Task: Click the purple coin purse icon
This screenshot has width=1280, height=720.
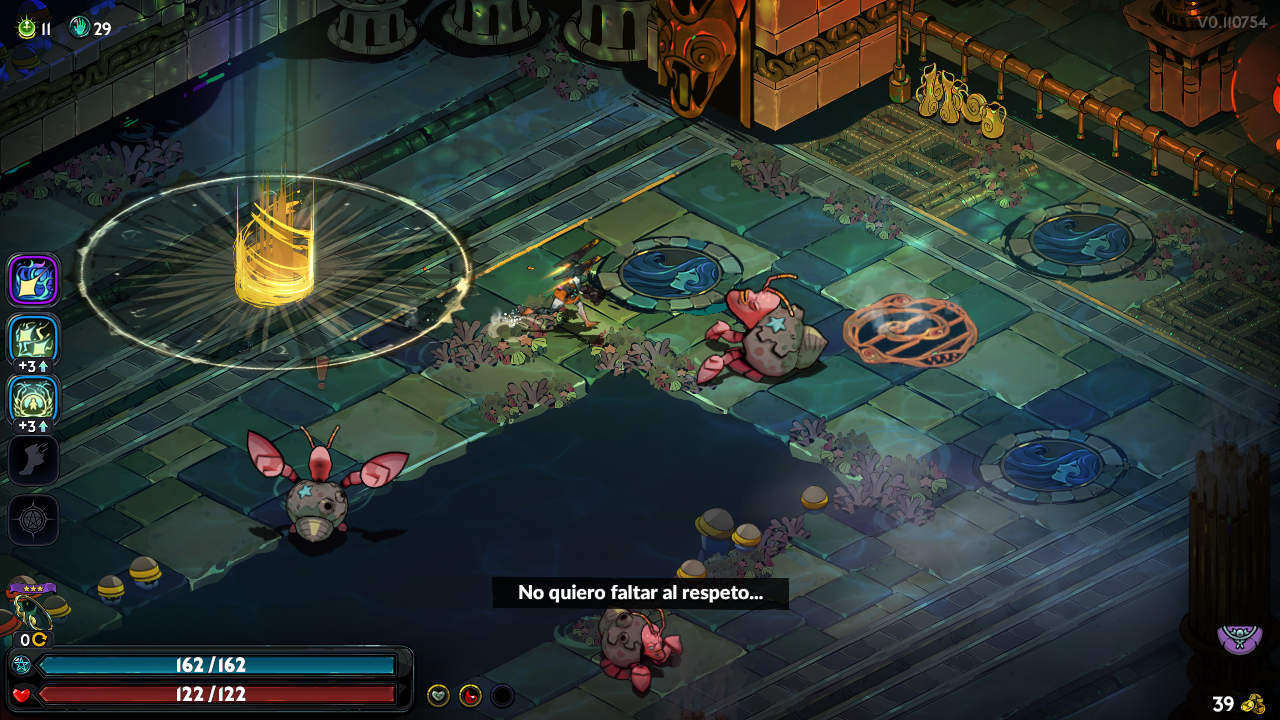Action: click(x=1238, y=637)
